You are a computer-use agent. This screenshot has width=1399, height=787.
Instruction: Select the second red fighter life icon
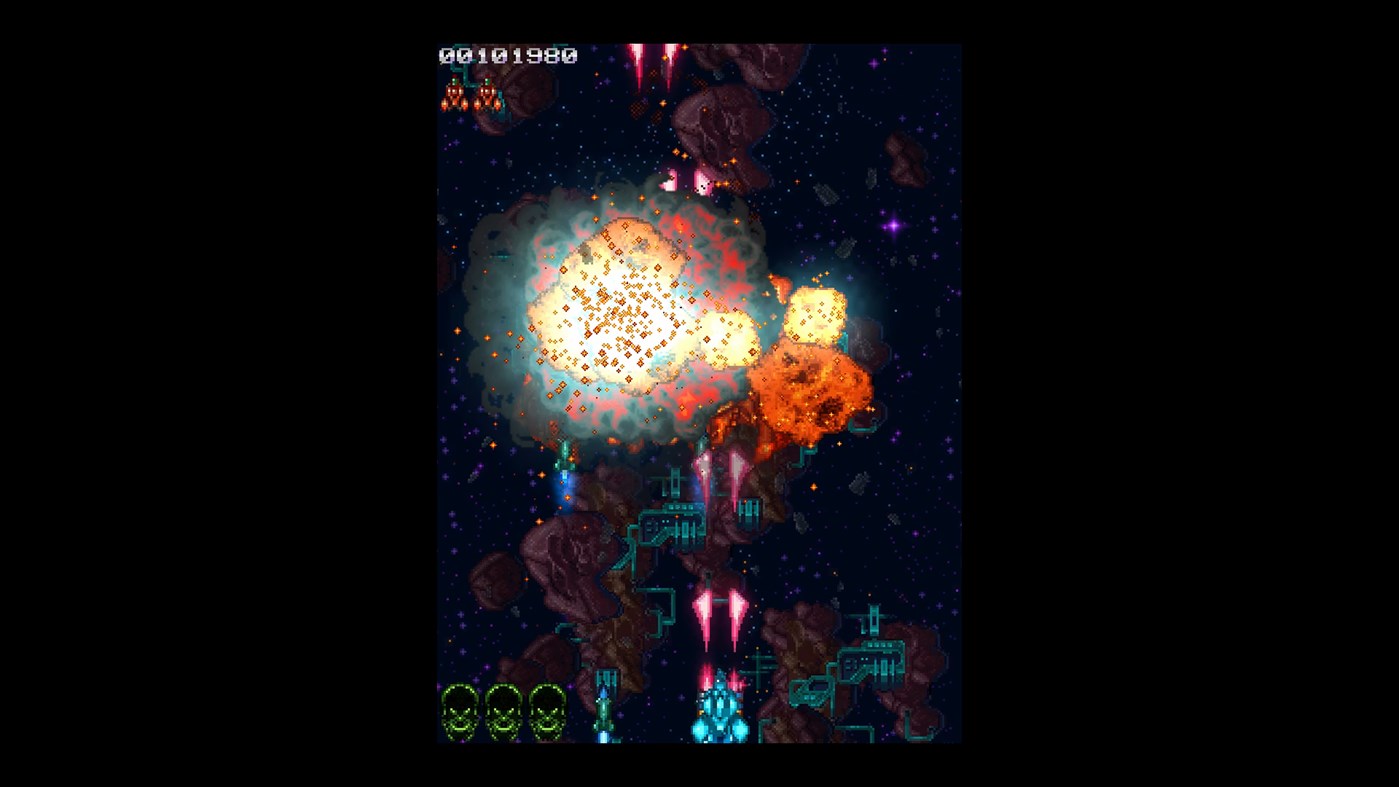coord(487,97)
